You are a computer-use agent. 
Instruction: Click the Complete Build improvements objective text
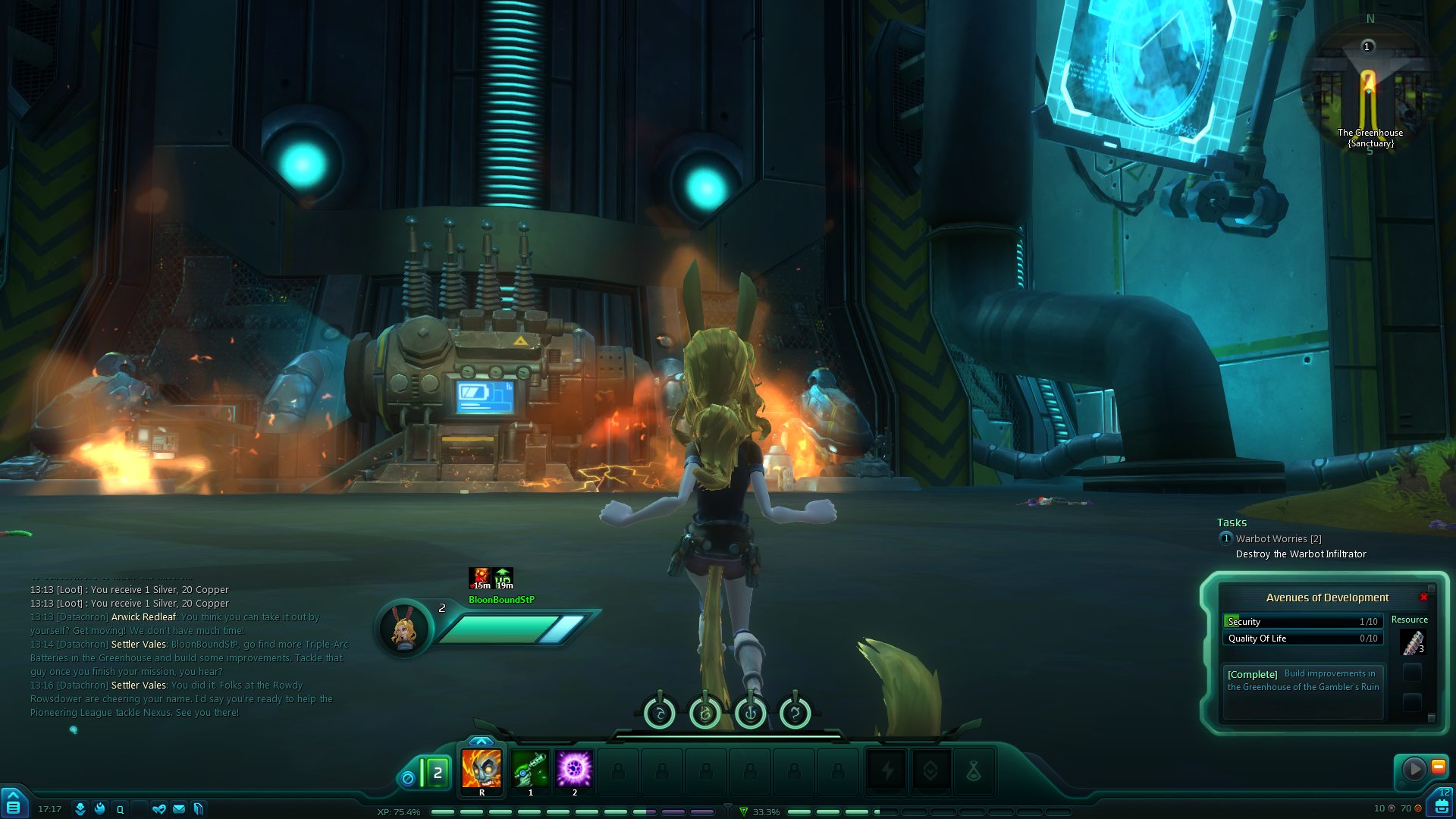1303,680
